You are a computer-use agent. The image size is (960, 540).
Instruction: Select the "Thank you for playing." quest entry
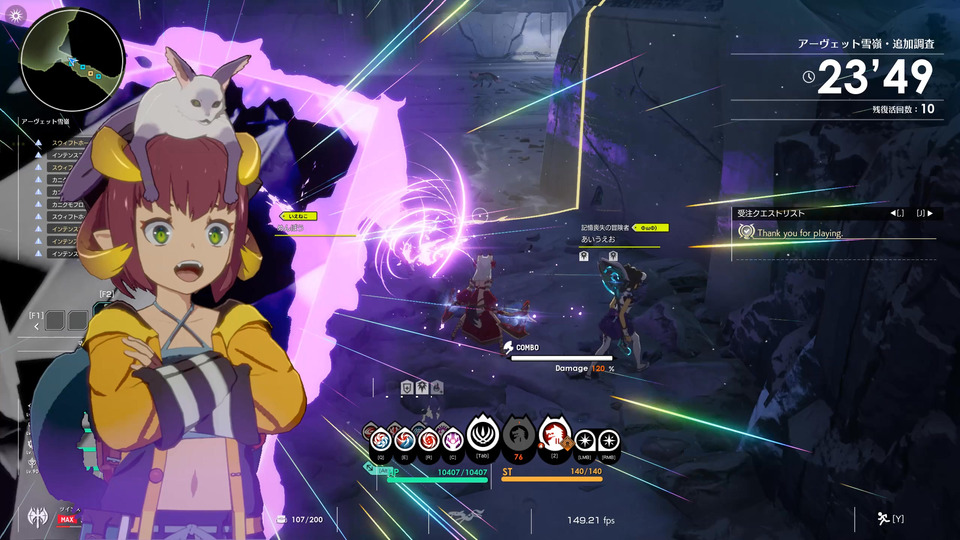pyautogui.click(x=799, y=233)
